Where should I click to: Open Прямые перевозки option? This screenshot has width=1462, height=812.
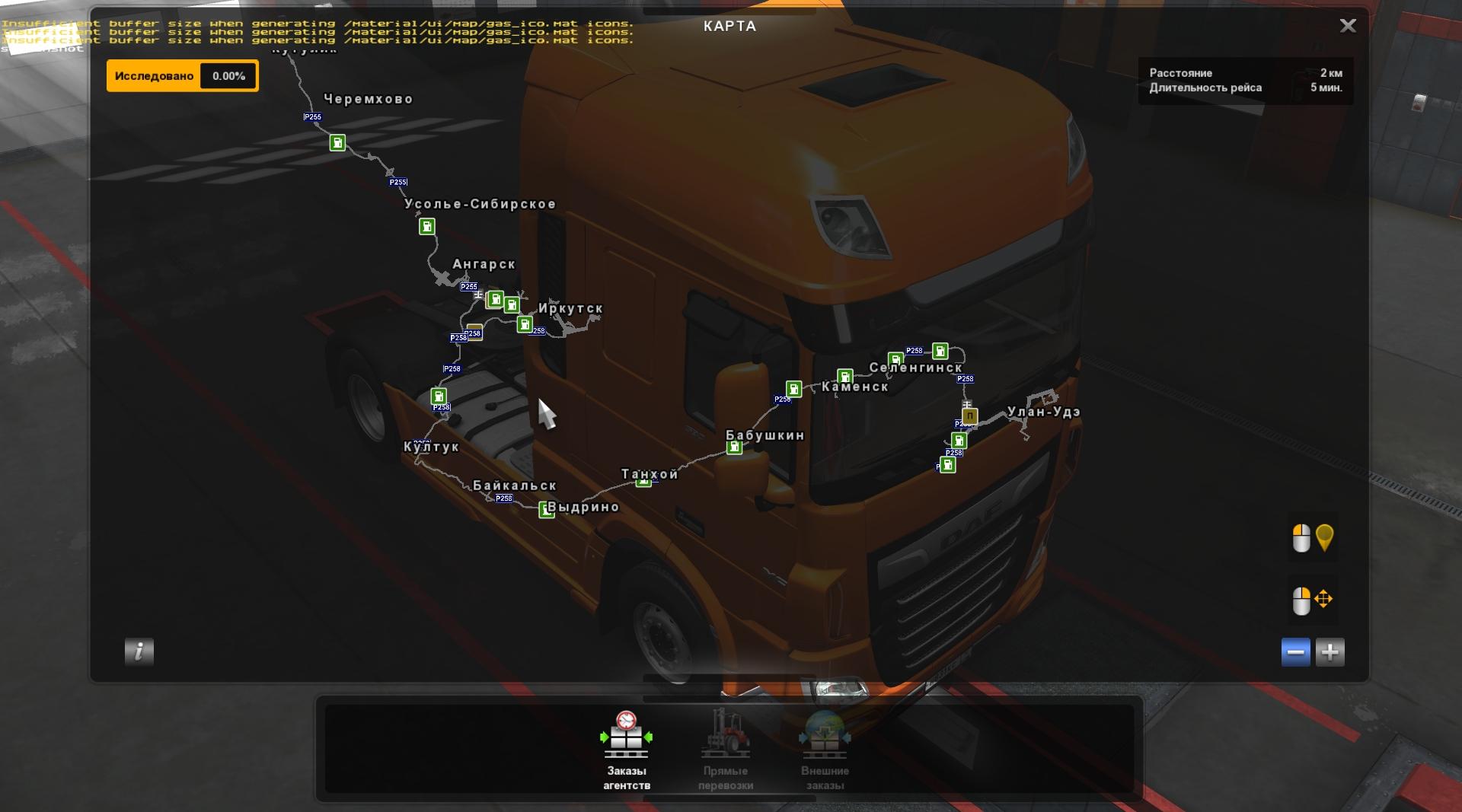coord(725,750)
